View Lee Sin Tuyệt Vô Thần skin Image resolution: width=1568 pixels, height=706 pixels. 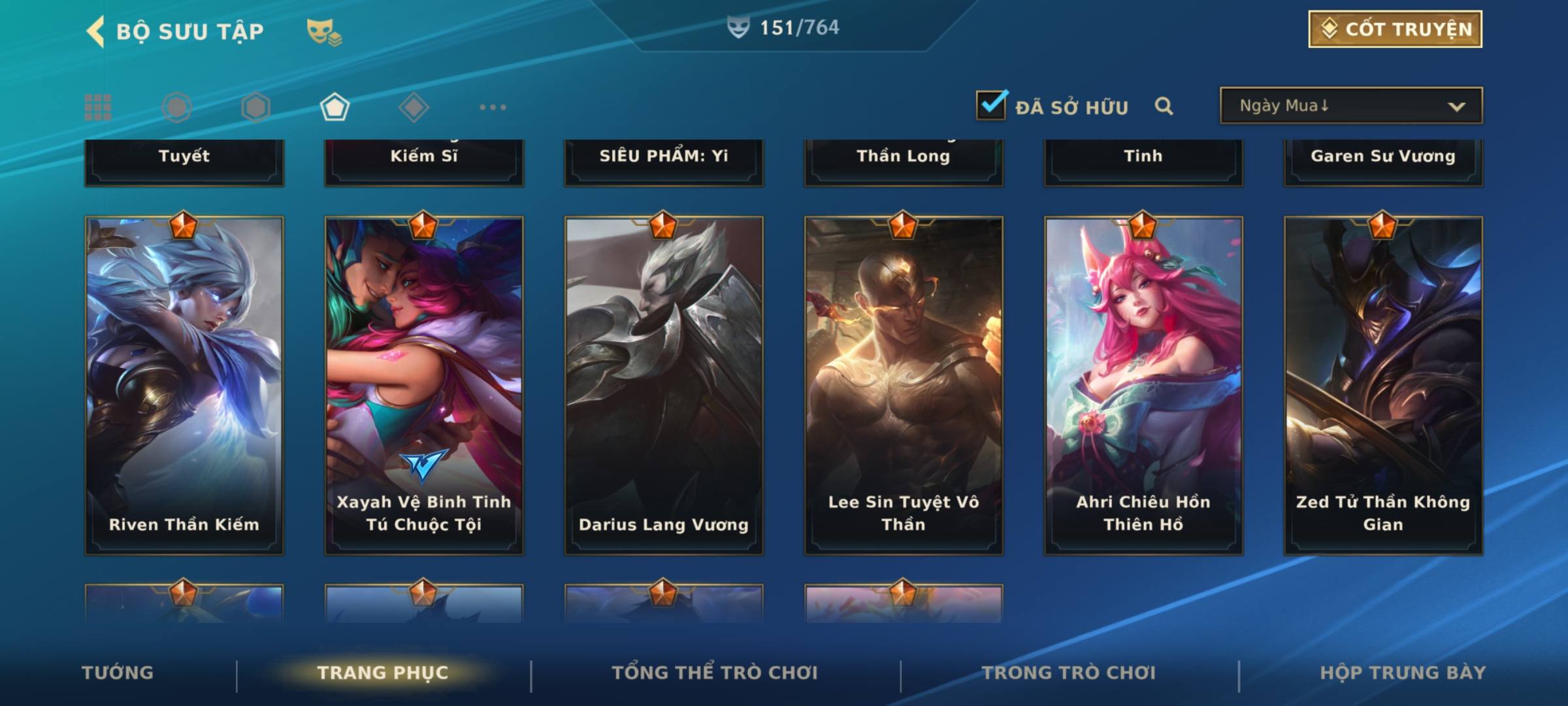[904, 386]
